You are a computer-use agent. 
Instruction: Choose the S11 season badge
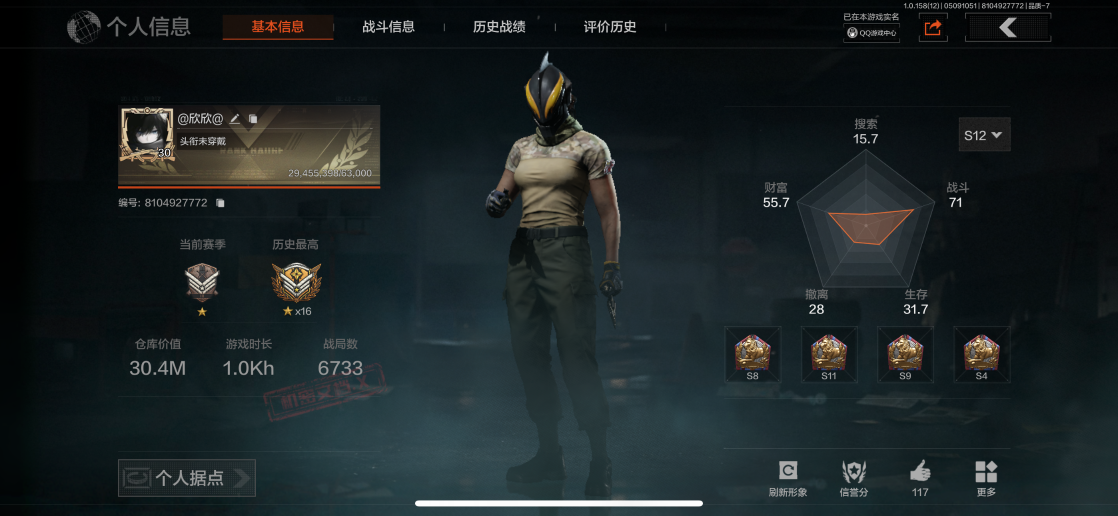point(828,354)
